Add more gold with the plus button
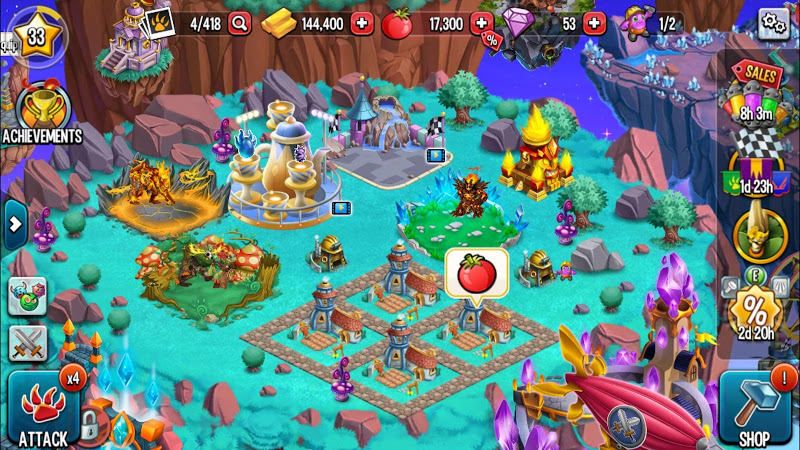Screen dimensions: 800x450 [x=361, y=24]
